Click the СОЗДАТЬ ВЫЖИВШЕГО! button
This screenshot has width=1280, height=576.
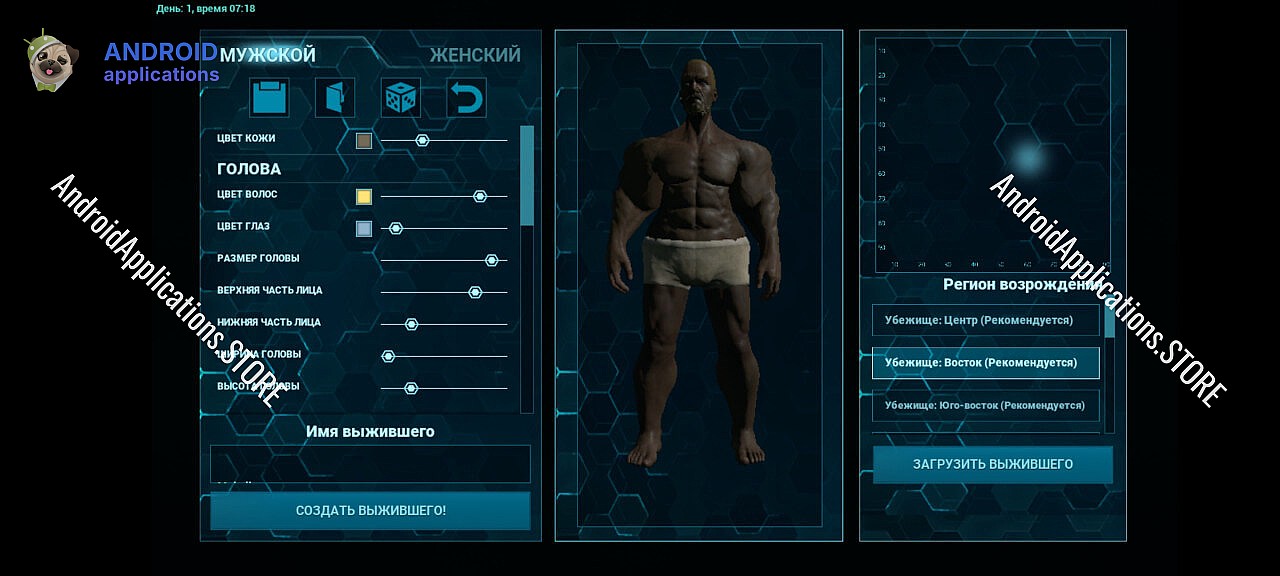370,510
